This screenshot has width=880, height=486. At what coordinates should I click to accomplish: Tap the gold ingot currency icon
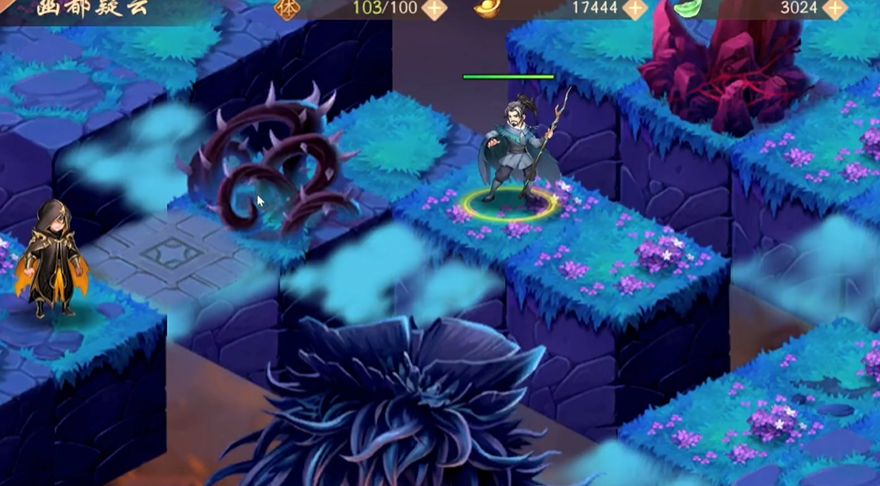click(487, 8)
